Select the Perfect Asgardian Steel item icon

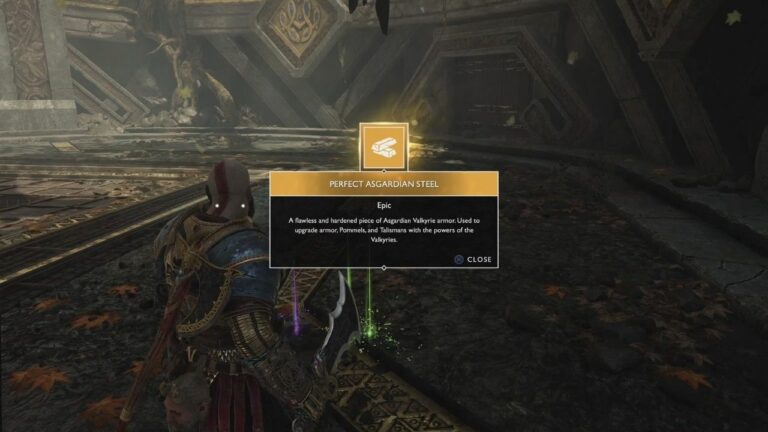pyautogui.click(x=384, y=146)
